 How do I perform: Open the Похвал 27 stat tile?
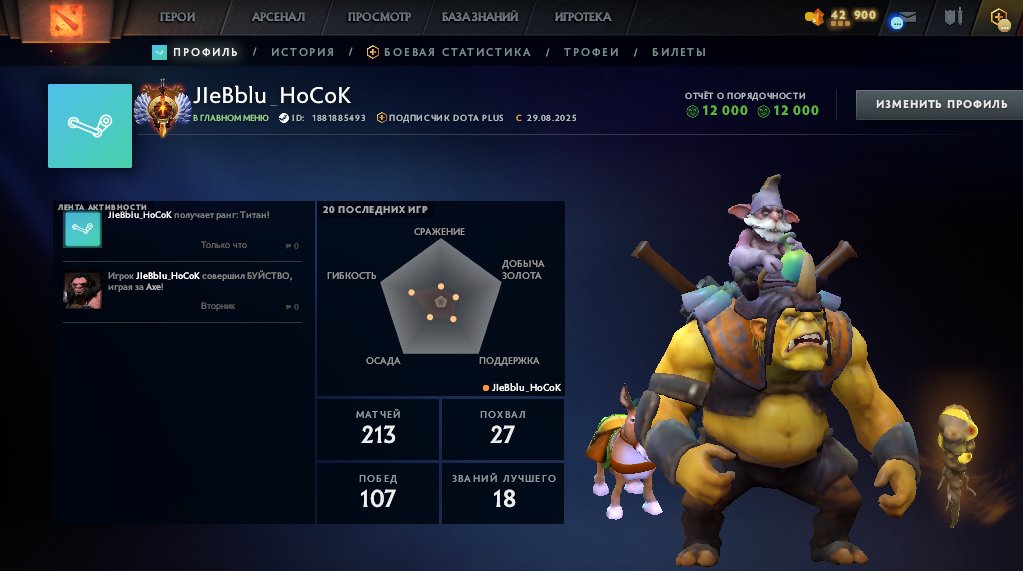[503, 429]
